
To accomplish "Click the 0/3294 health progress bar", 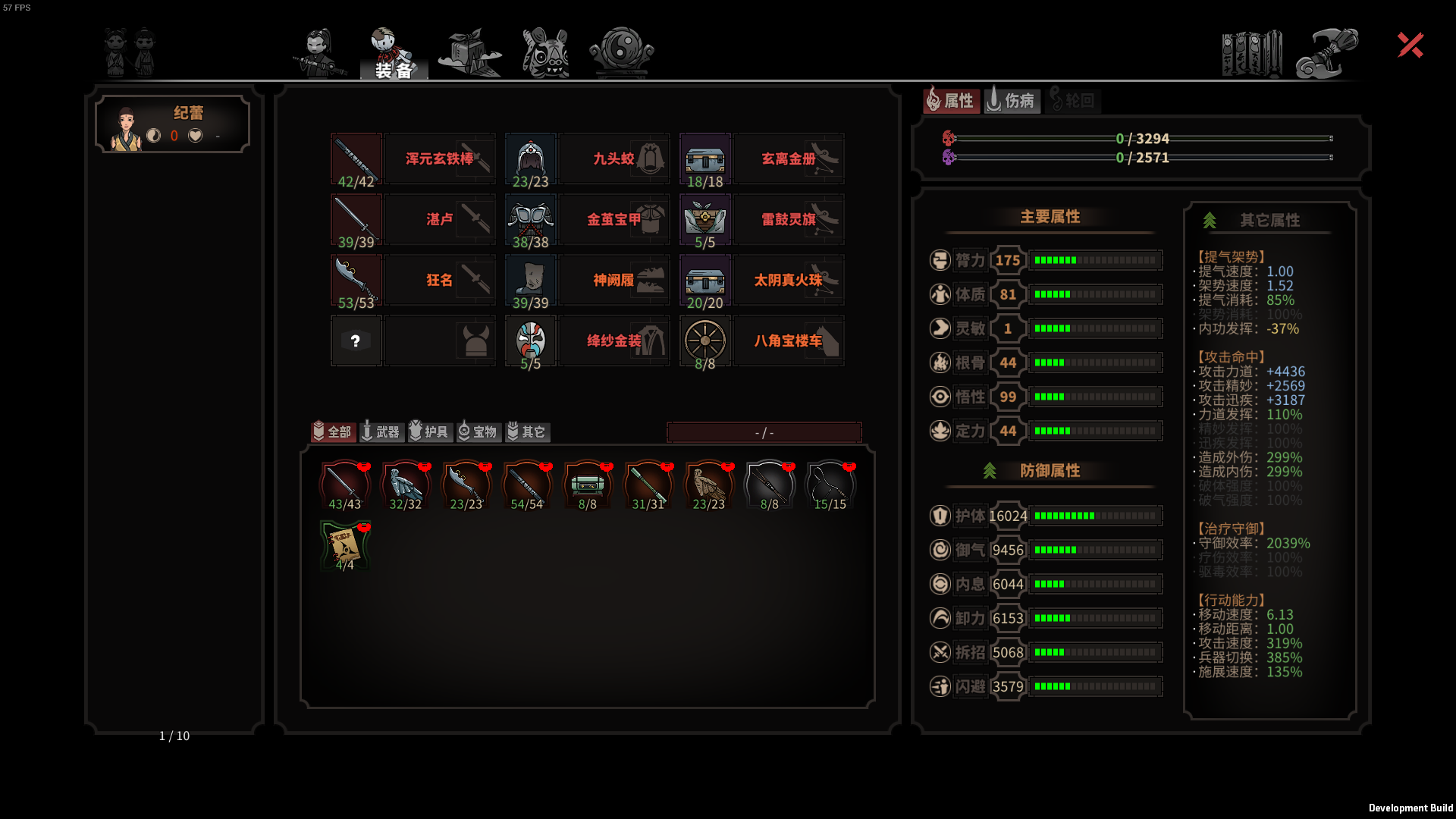I will [x=1141, y=139].
